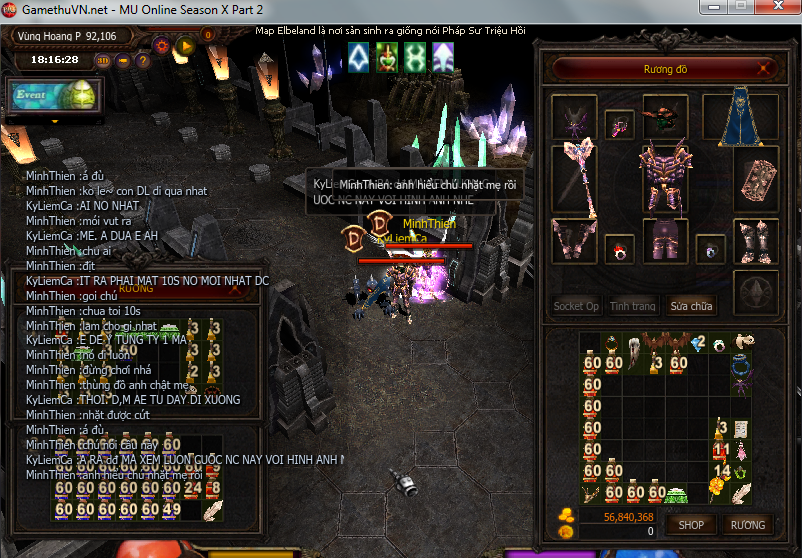Toggle the 3D view button

click(104, 60)
